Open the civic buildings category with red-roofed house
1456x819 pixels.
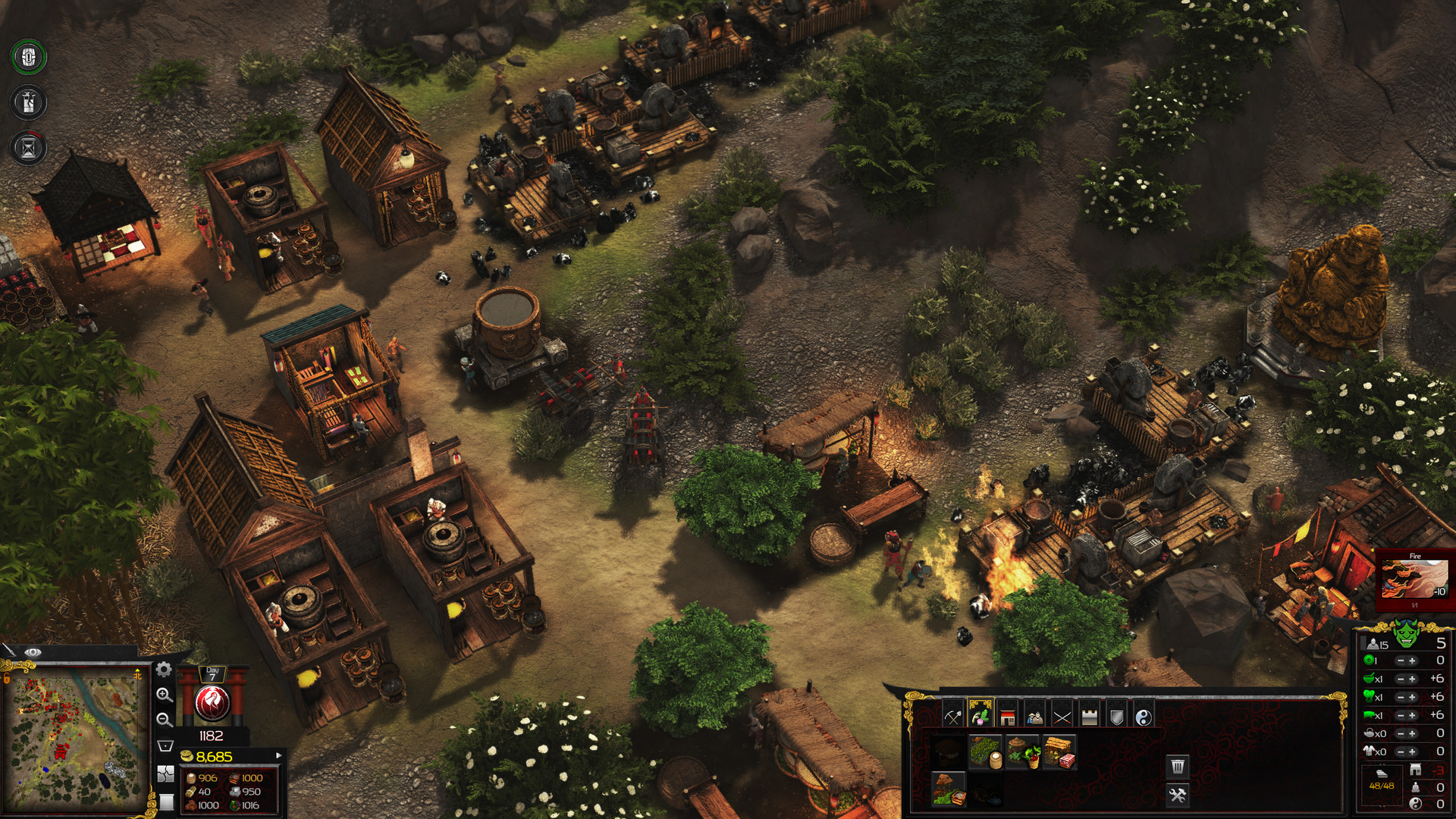pos(1006,717)
